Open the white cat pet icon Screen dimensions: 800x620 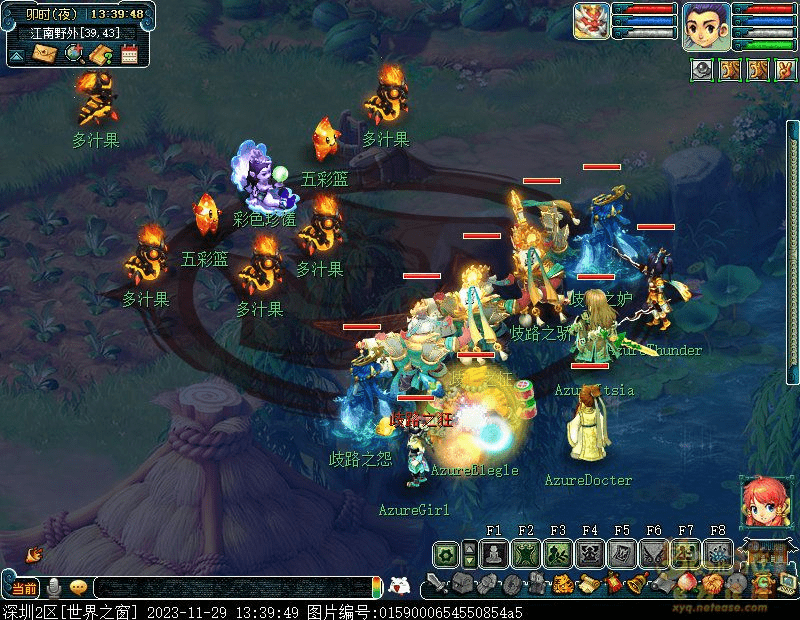pos(399,587)
